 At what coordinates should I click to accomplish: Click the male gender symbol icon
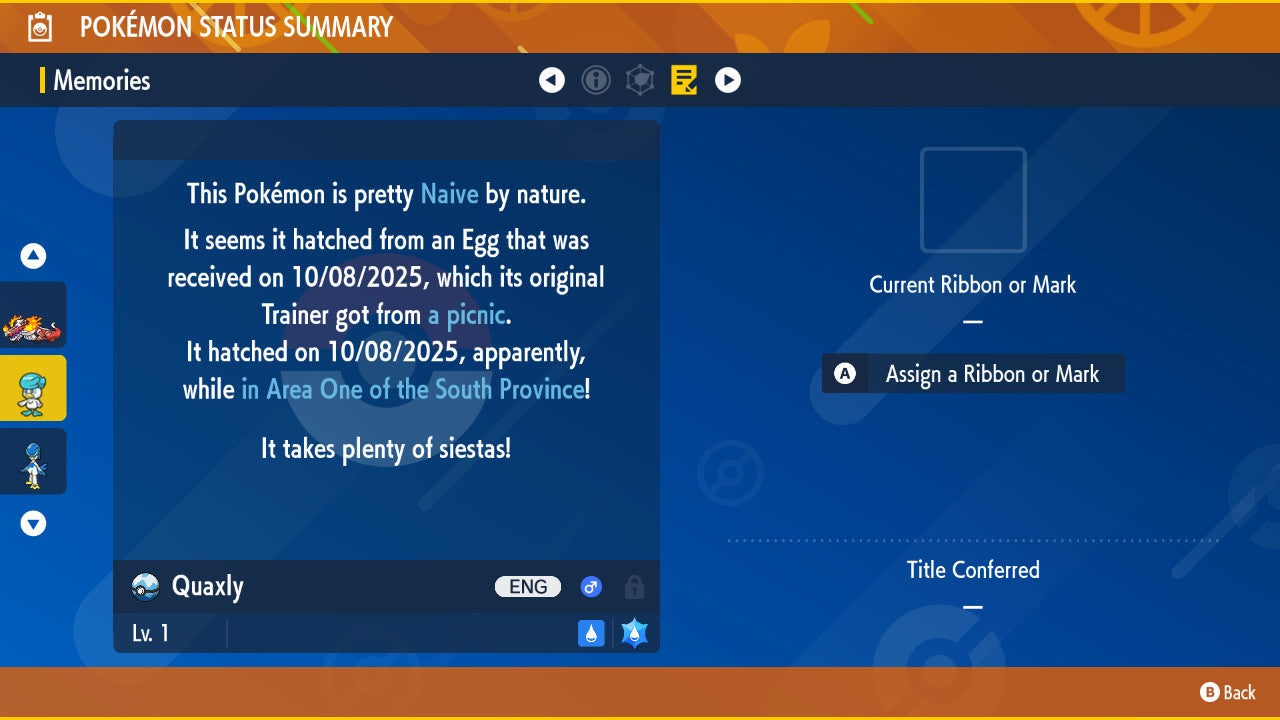[x=591, y=587]
